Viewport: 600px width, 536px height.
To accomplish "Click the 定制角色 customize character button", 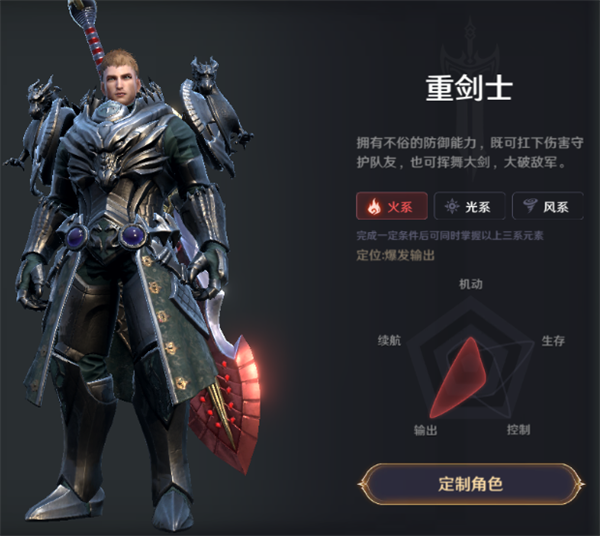I will pyautogui.click(x=470, y=485).
